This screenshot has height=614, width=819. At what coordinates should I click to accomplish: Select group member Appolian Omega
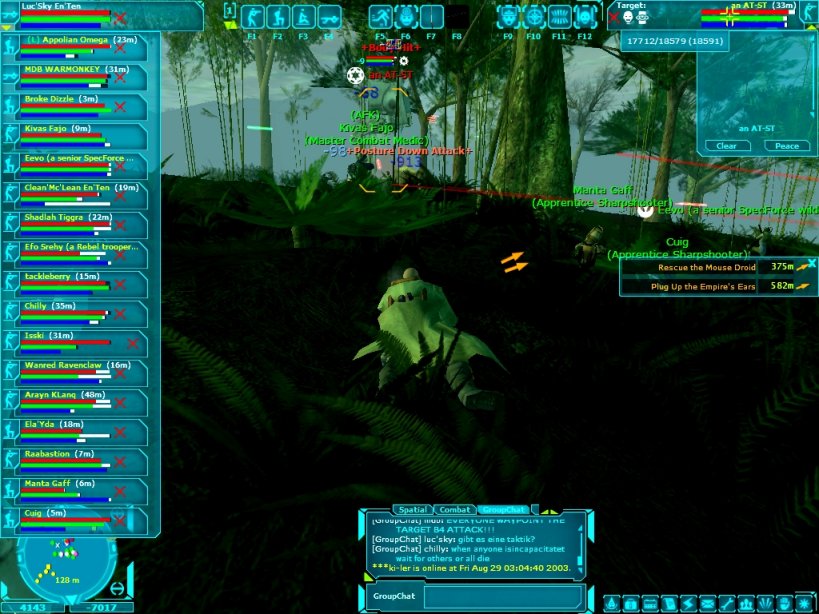[x=79, y=40]
